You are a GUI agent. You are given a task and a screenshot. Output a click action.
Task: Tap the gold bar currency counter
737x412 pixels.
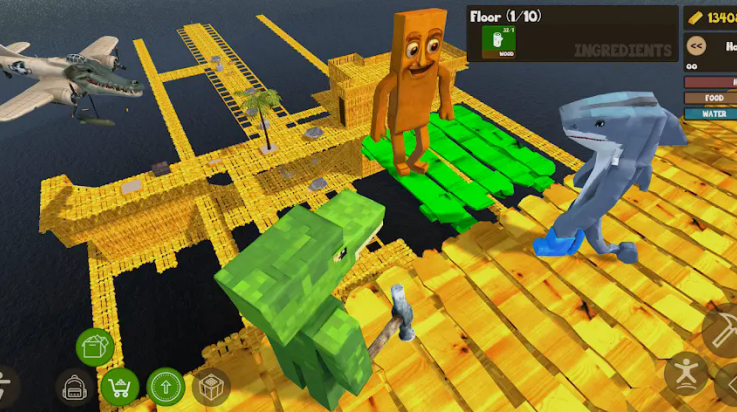(x=710, y=17)
